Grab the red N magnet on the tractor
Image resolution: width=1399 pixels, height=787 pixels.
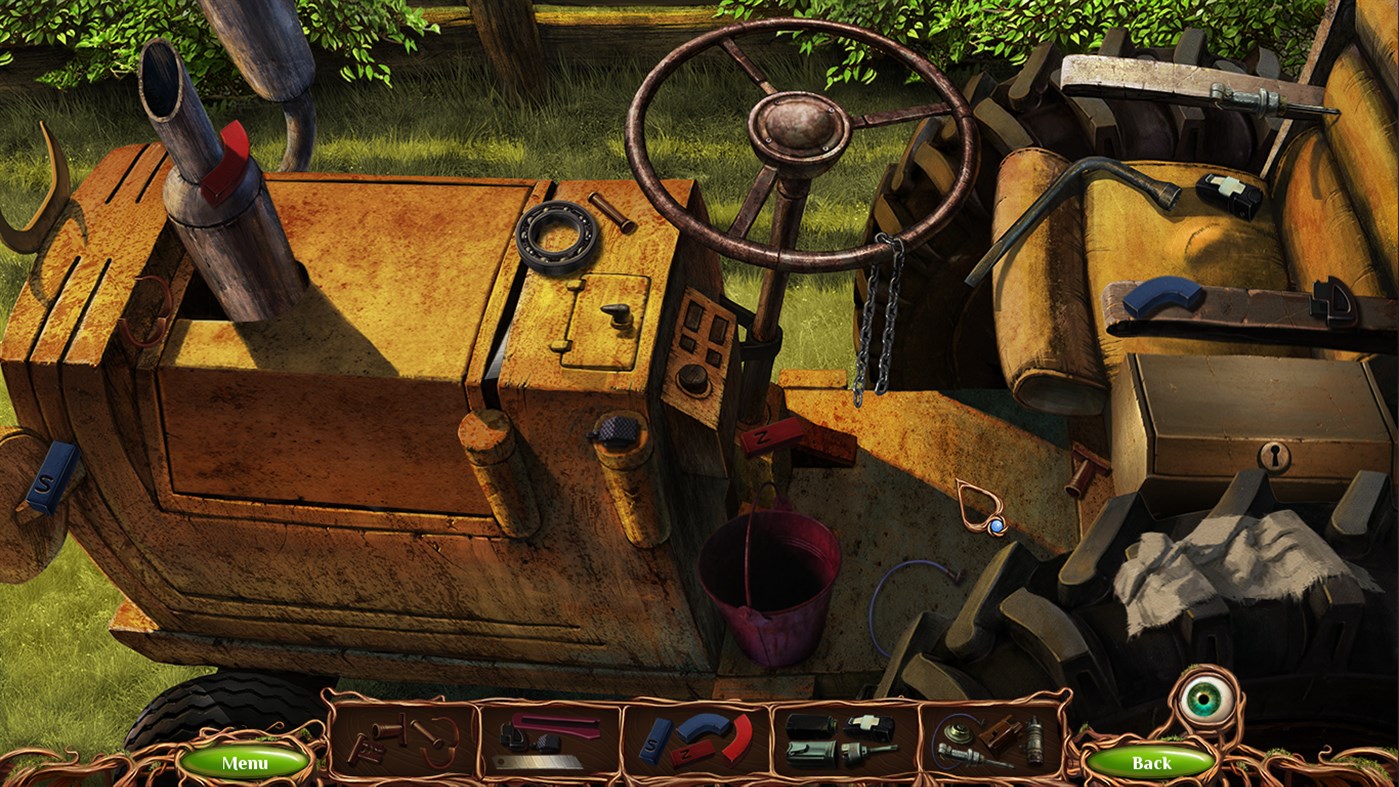pyautogui.click(x=775, y=437)
